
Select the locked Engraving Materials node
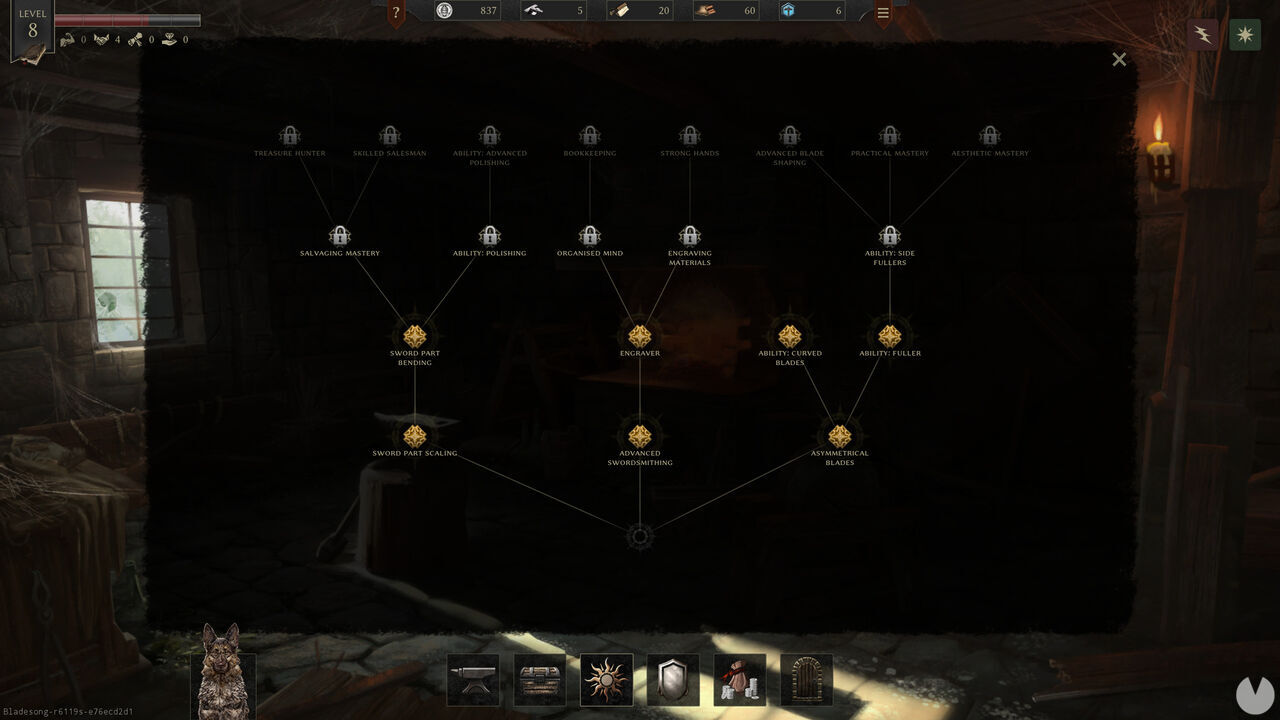(690, 236)
